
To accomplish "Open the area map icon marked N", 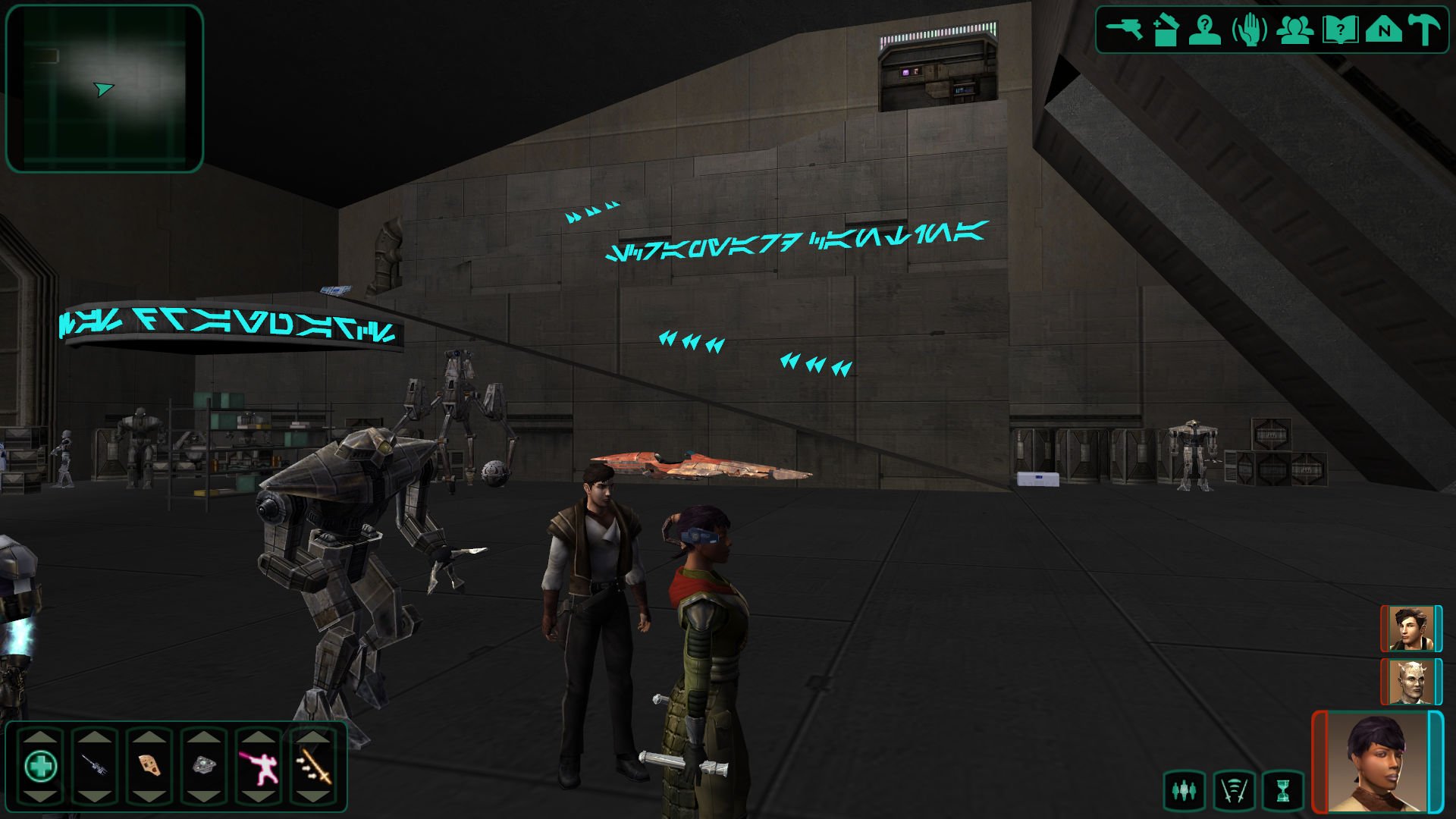I will pos(1383,31).
